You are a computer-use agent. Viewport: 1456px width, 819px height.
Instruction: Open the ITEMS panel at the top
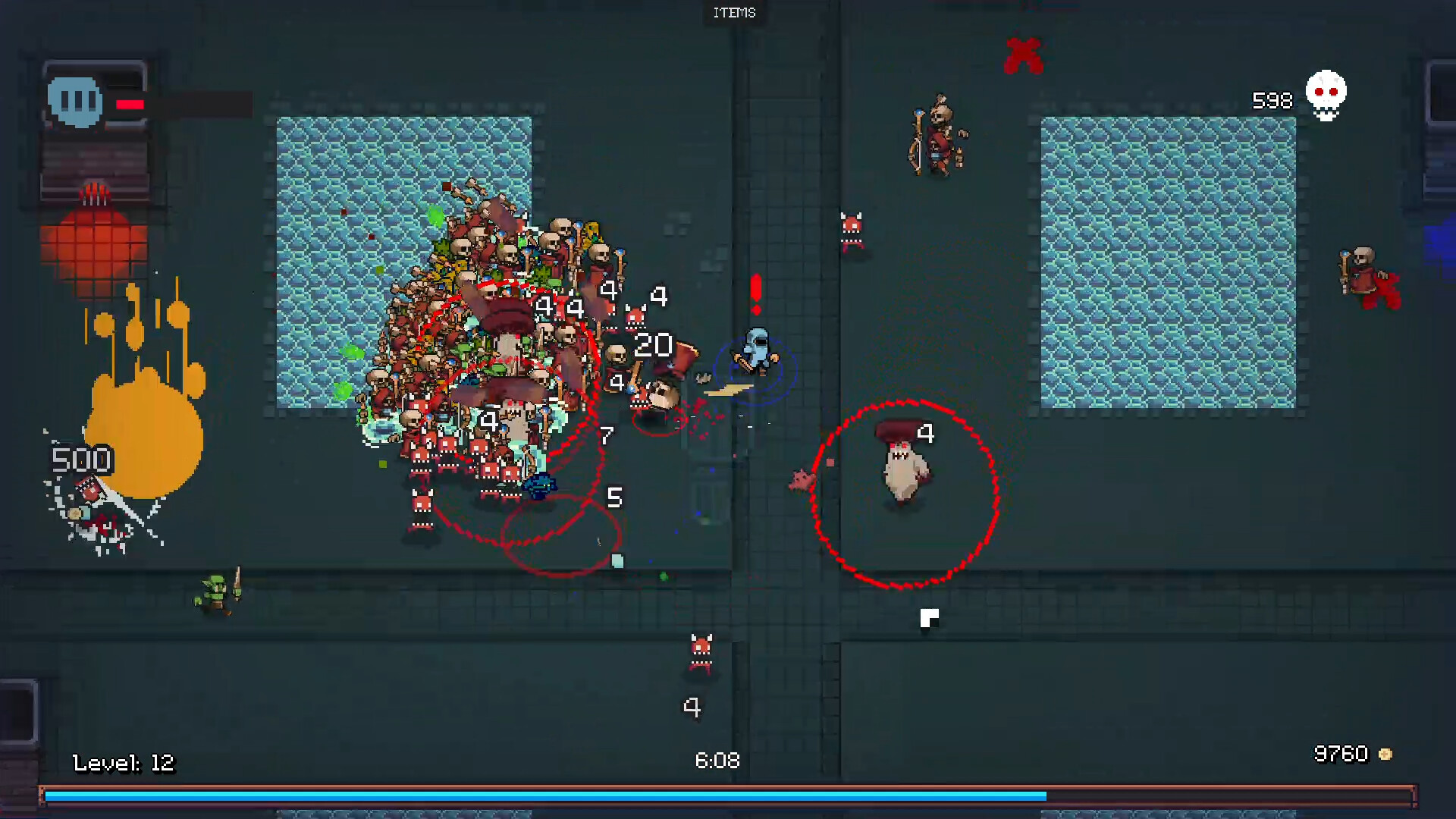point(733,12)
